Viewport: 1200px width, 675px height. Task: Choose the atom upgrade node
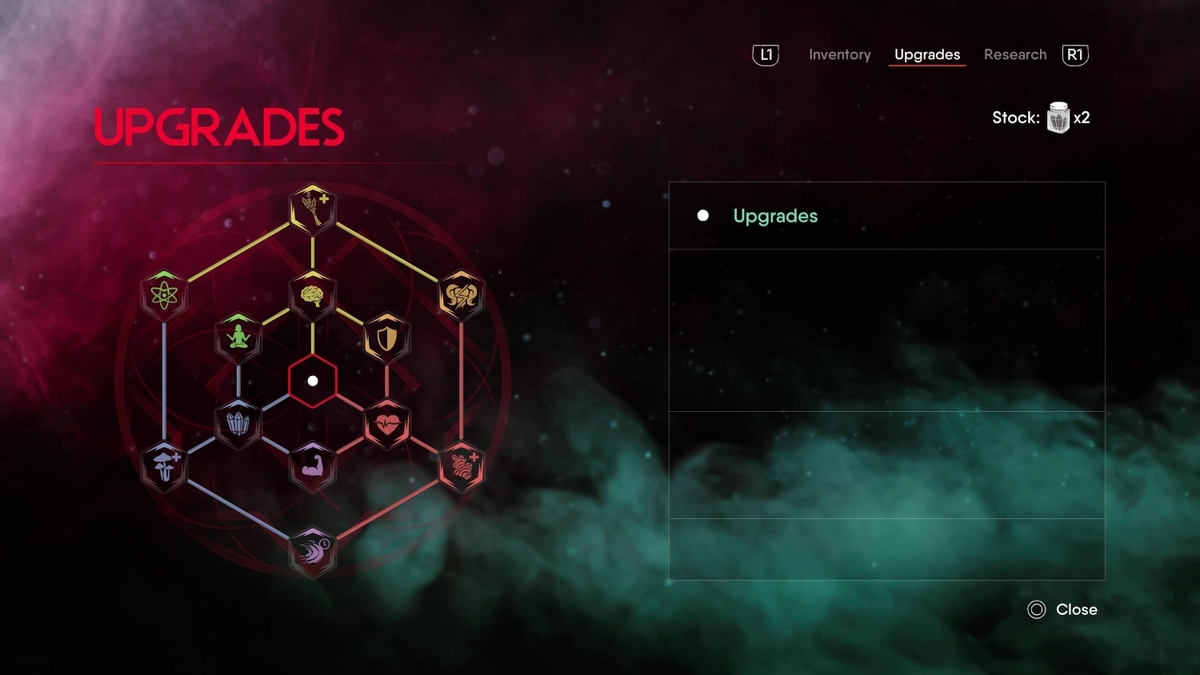tap(164, 295)
